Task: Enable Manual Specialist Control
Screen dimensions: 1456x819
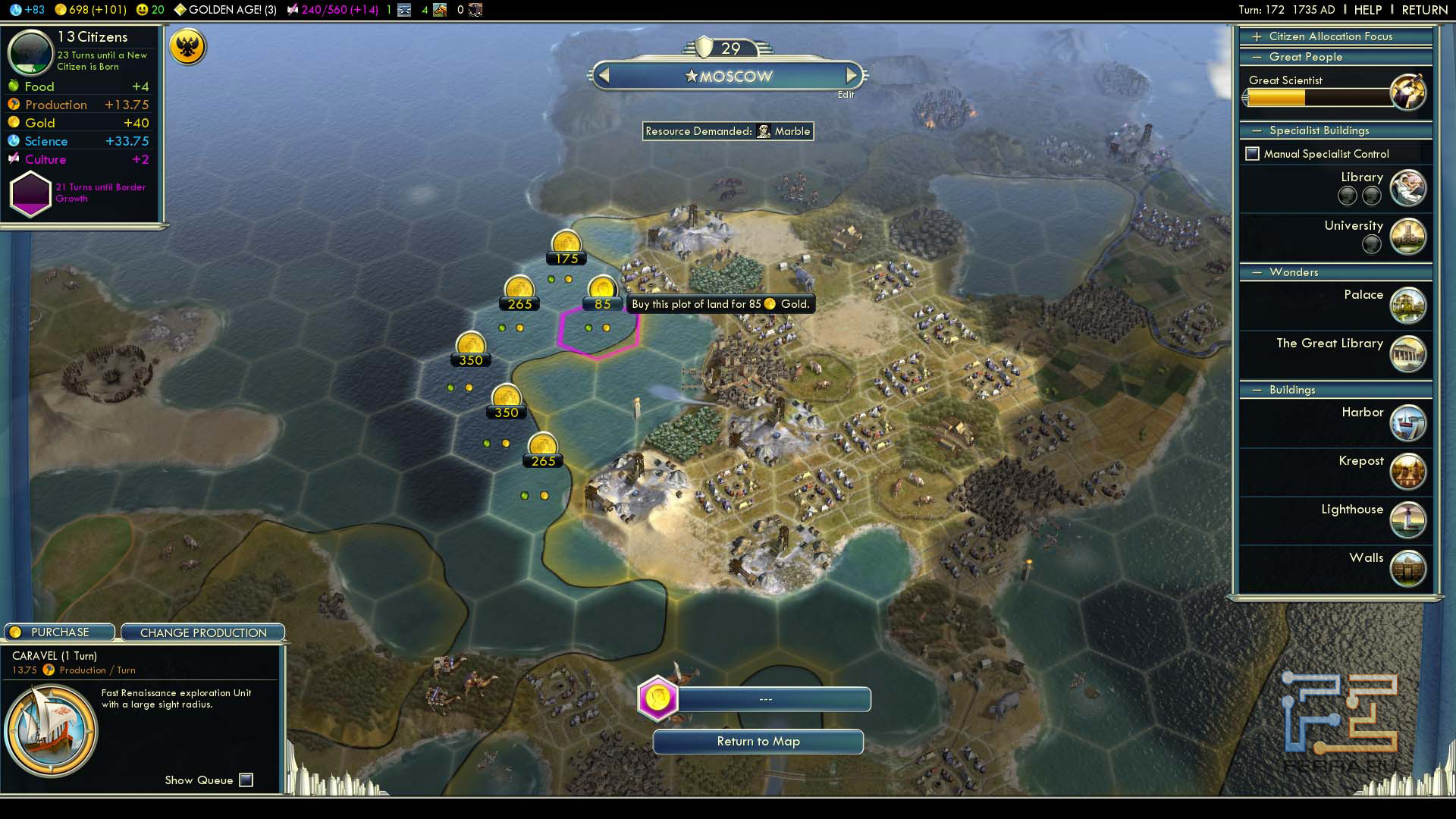Action: point(1253,154)
